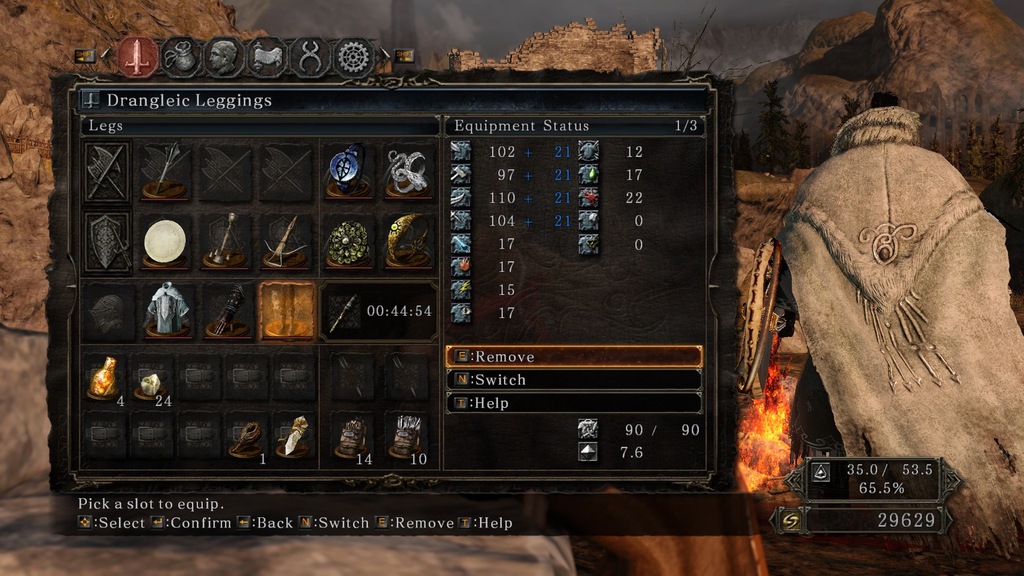
Task: Choose the Switch option
Action: pos(574,380)
